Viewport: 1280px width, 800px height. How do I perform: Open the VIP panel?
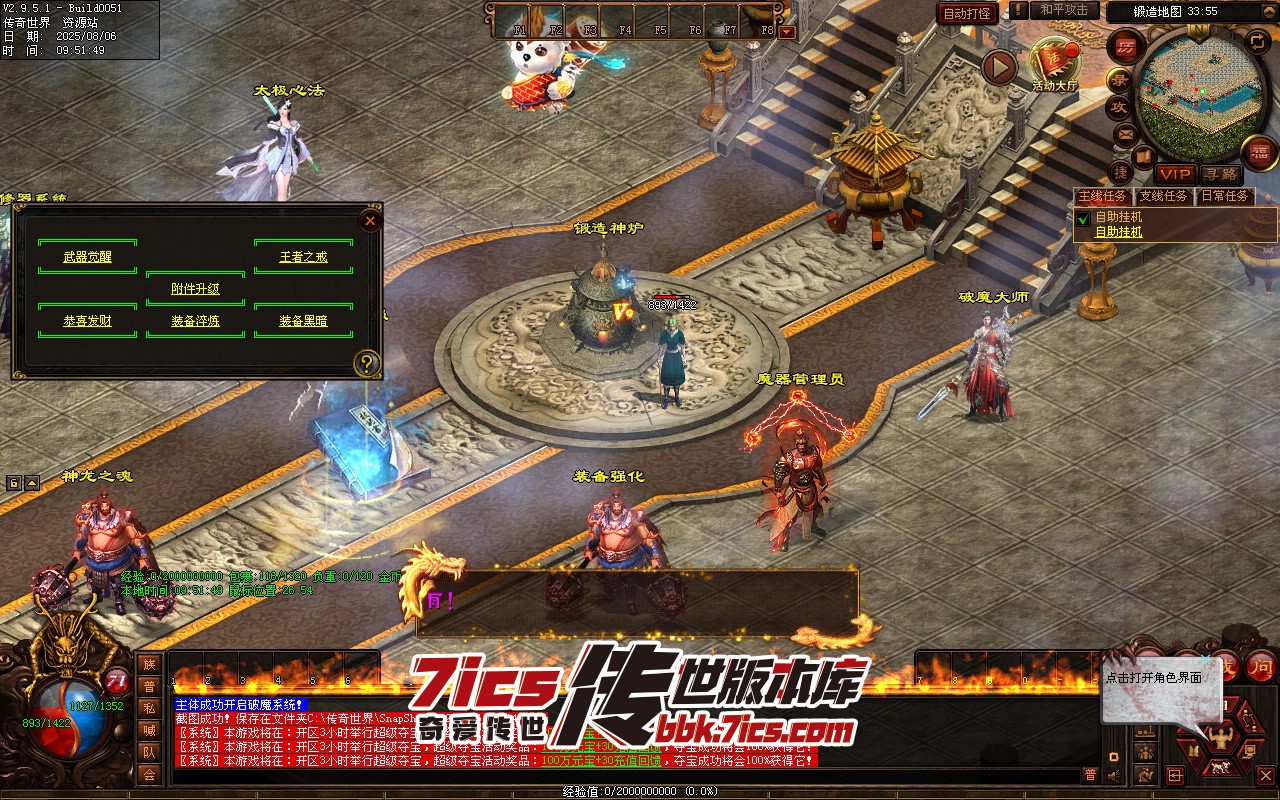click(x=1175, y=174)
